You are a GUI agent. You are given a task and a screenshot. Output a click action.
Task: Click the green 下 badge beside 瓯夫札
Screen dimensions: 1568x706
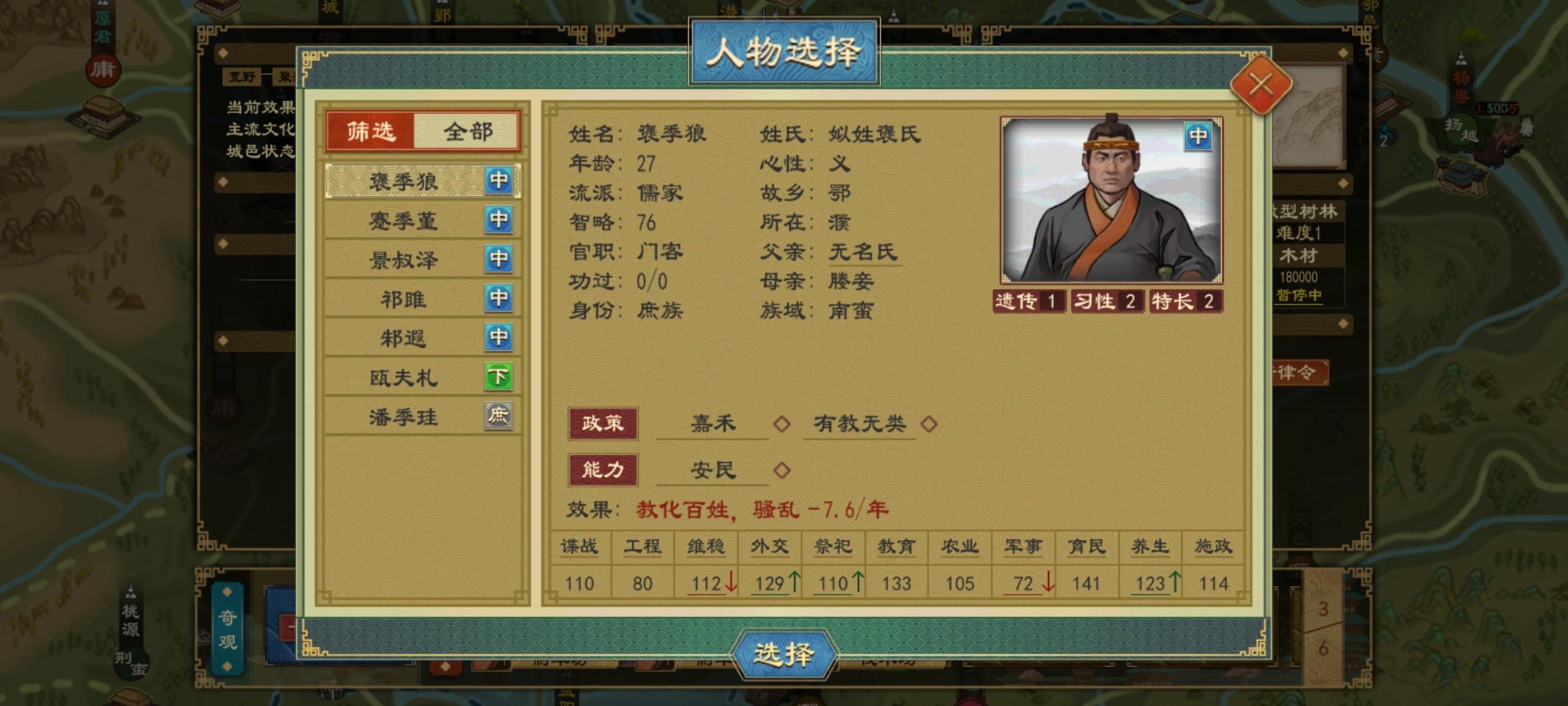click(500, 378)
